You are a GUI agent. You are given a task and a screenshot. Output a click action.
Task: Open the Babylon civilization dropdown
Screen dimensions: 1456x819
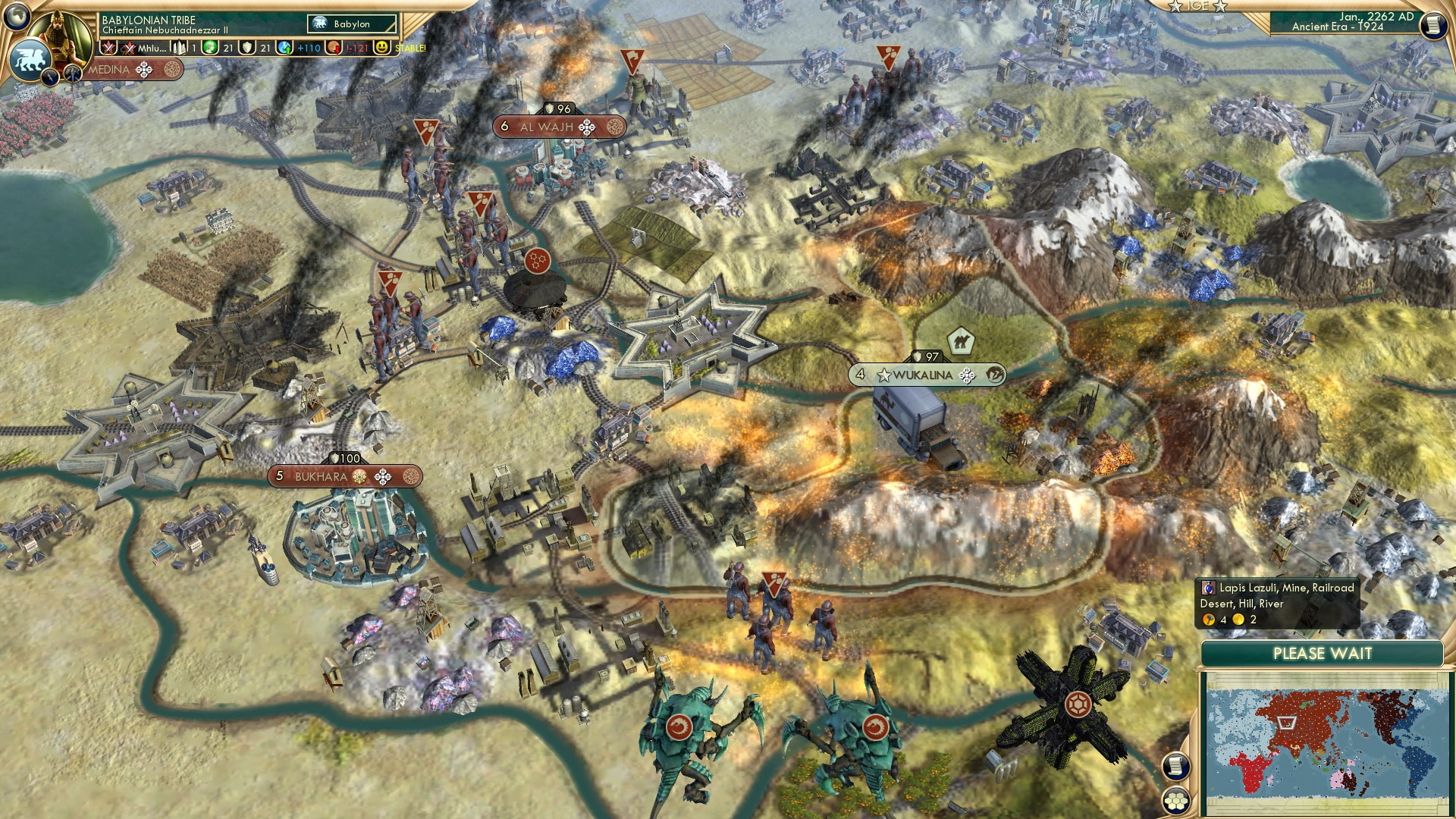(x=352, y=24)
